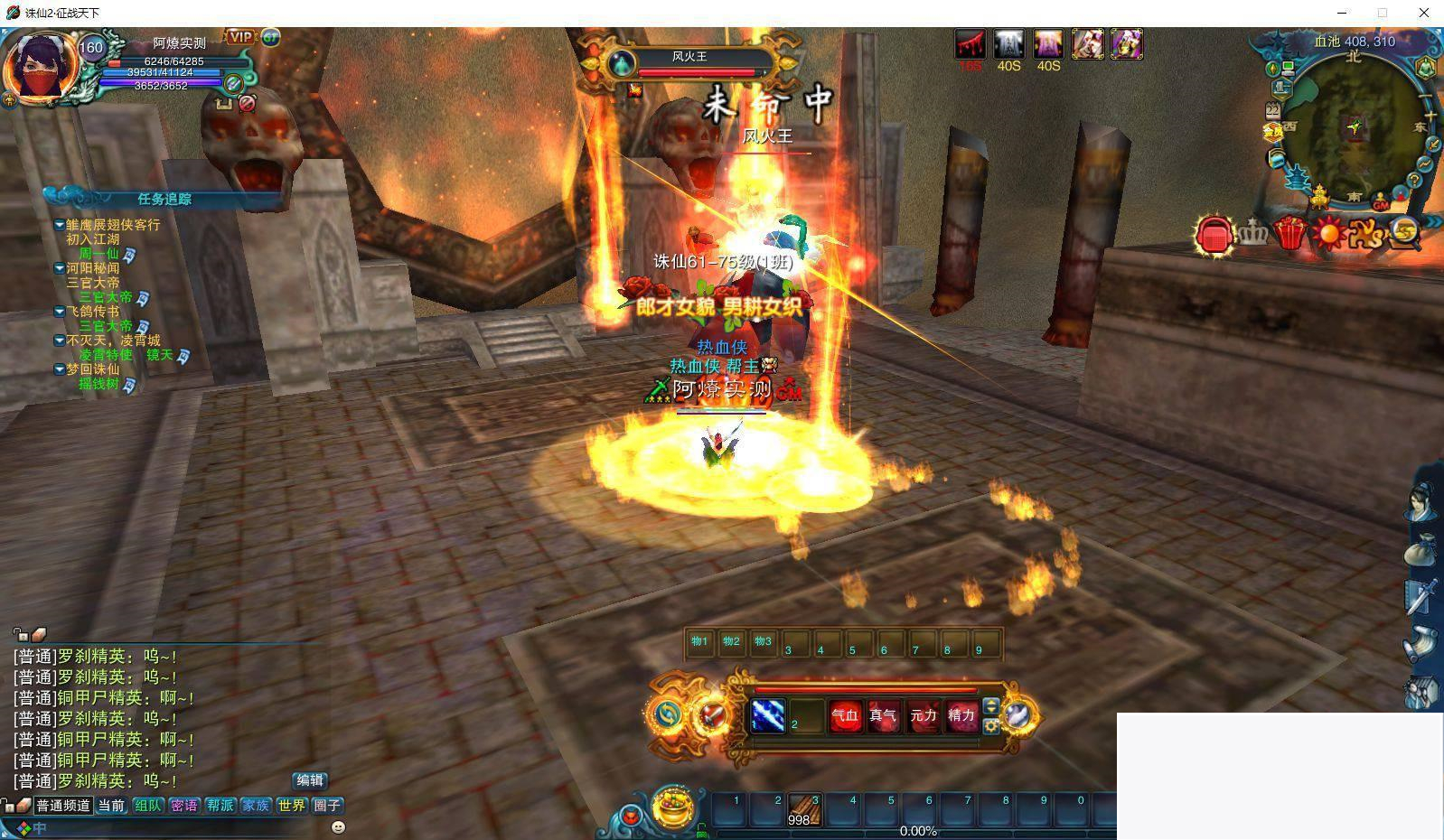Viewport: 1444px width, 840px height.
Task: Open the GM help button
Action: [x=1380, y=205]
